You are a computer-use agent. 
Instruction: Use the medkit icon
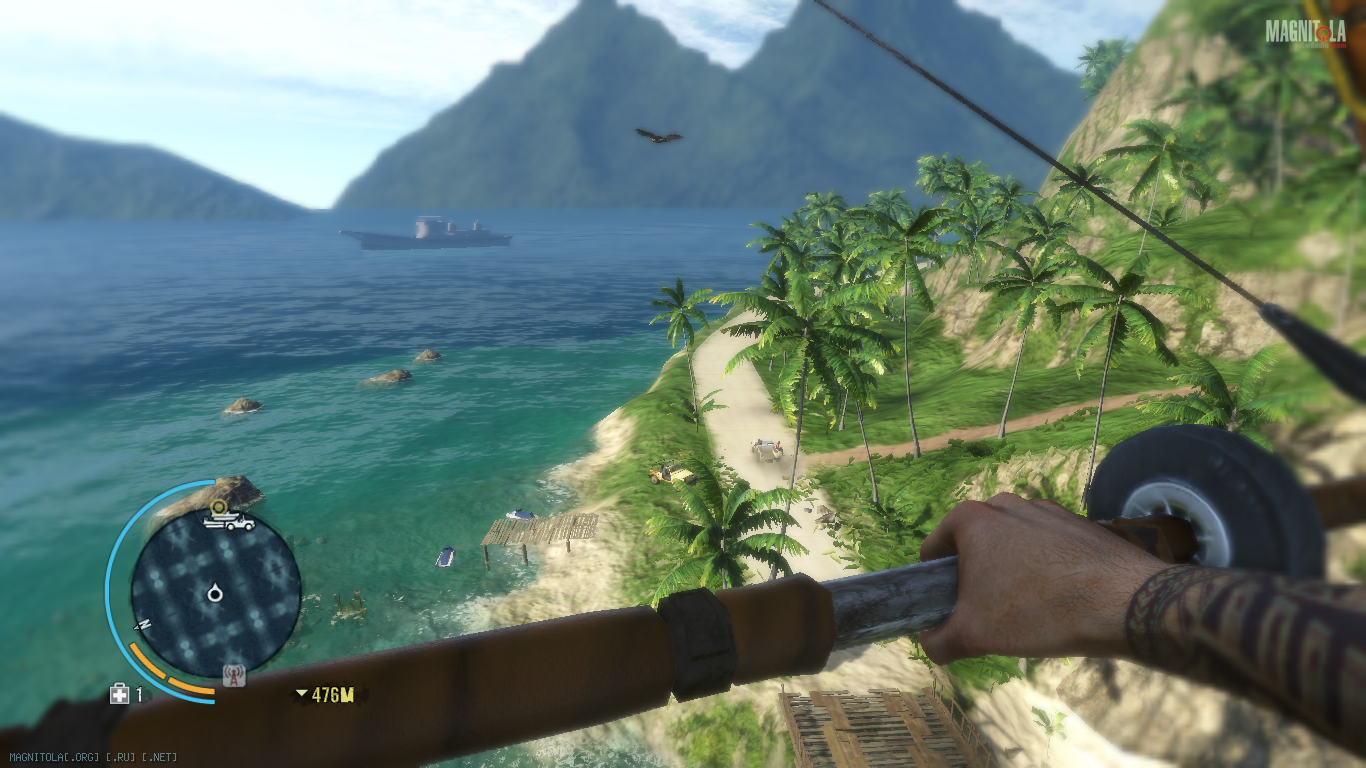pyautogui.click(x=119, y=694)
